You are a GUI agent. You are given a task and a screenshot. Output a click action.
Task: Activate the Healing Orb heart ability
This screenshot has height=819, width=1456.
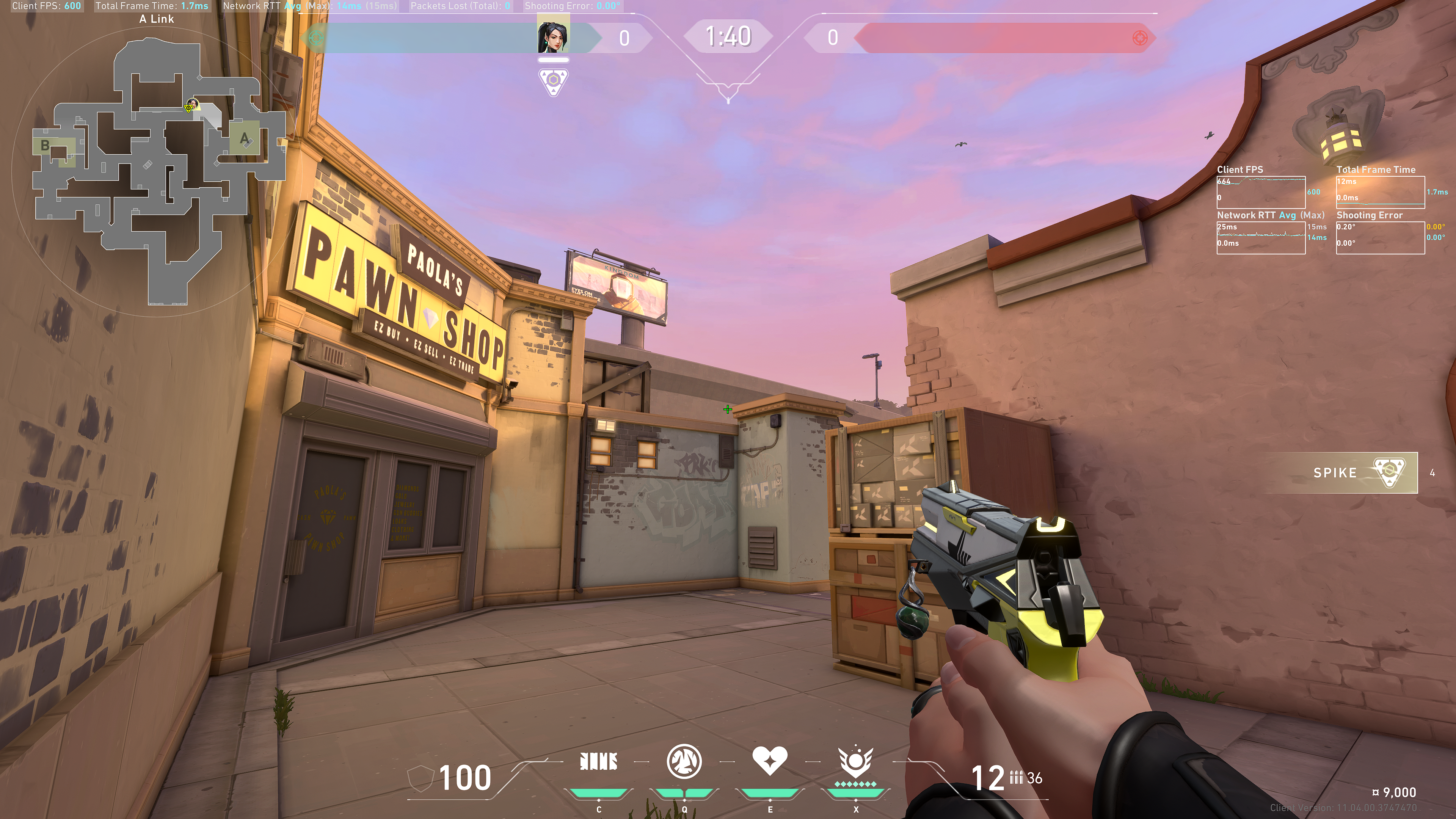(769, 761)
